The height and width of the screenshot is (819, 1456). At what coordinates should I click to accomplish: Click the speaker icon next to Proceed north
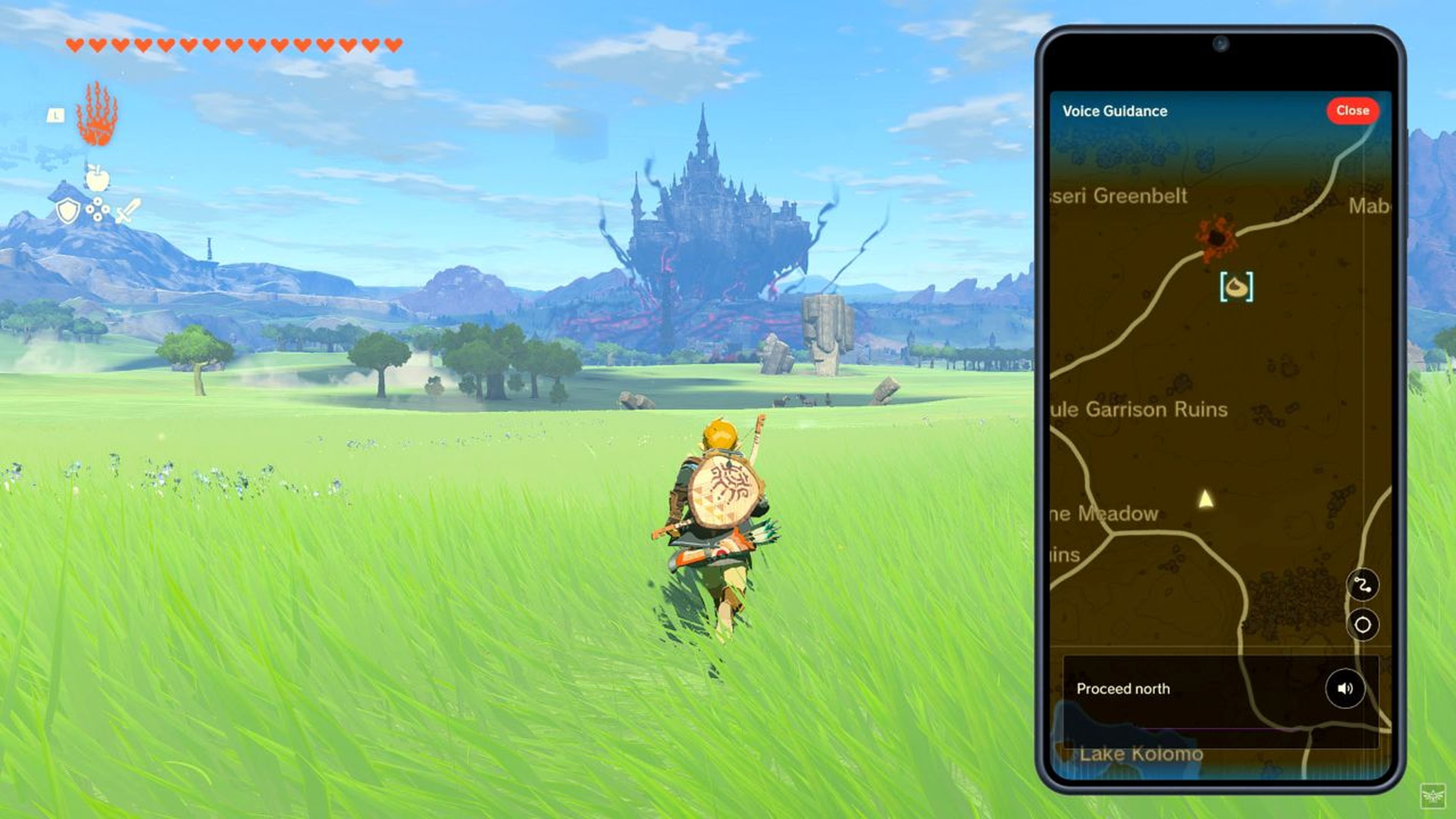pos(1345,688)
